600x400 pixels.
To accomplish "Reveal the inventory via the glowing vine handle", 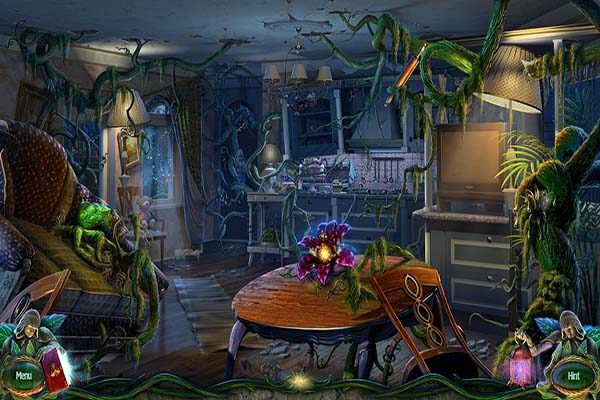I will [x=297, y=381].
